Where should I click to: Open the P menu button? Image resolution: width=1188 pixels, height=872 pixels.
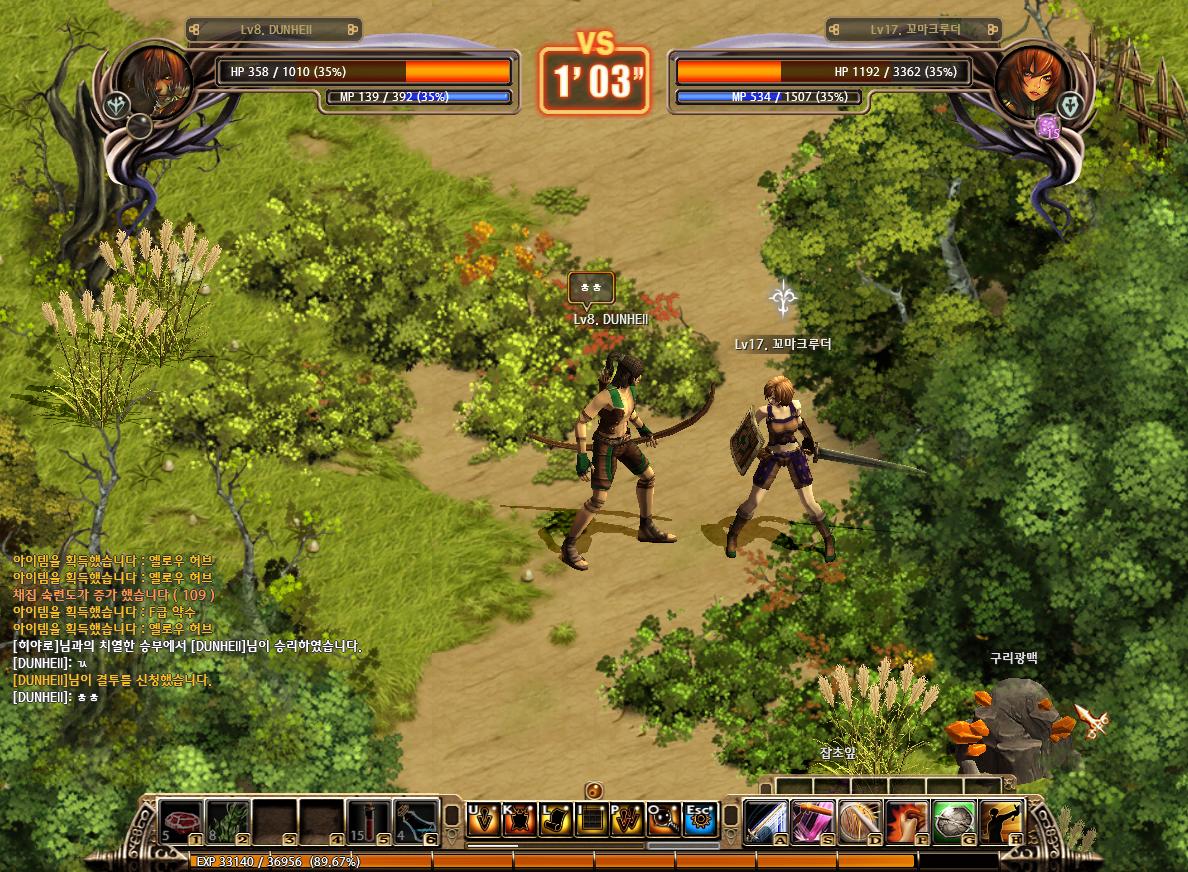pyautogui.click(x=628, y=819)
